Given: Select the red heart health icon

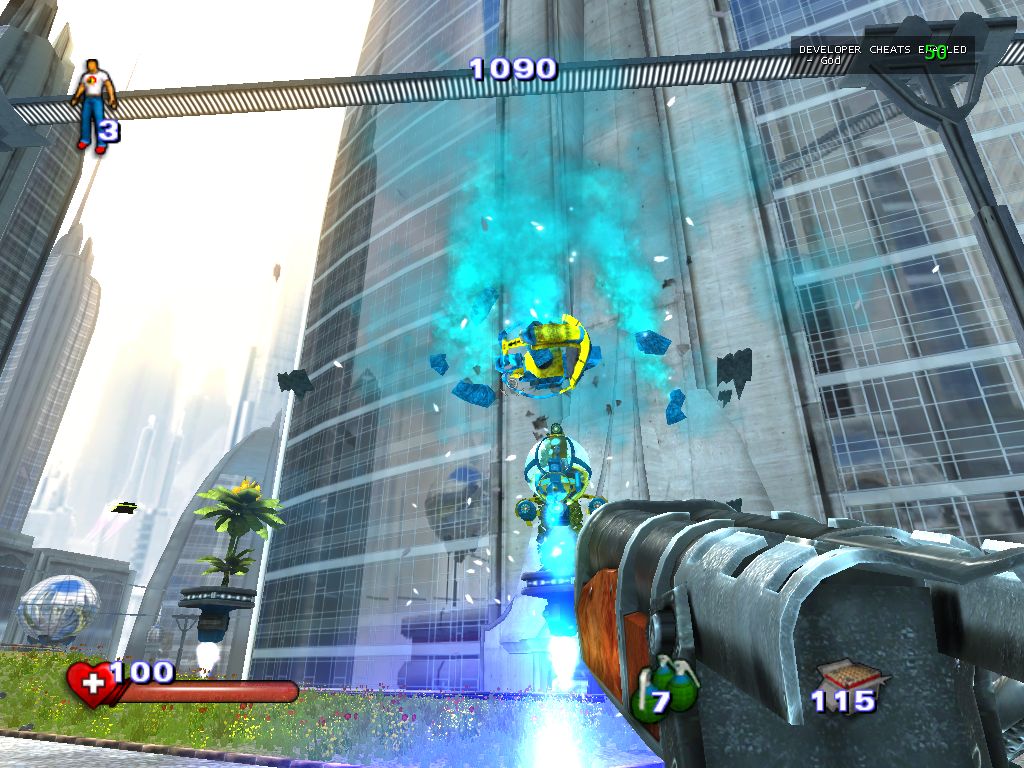Looking at the screenshot, I should pos(92,685).
